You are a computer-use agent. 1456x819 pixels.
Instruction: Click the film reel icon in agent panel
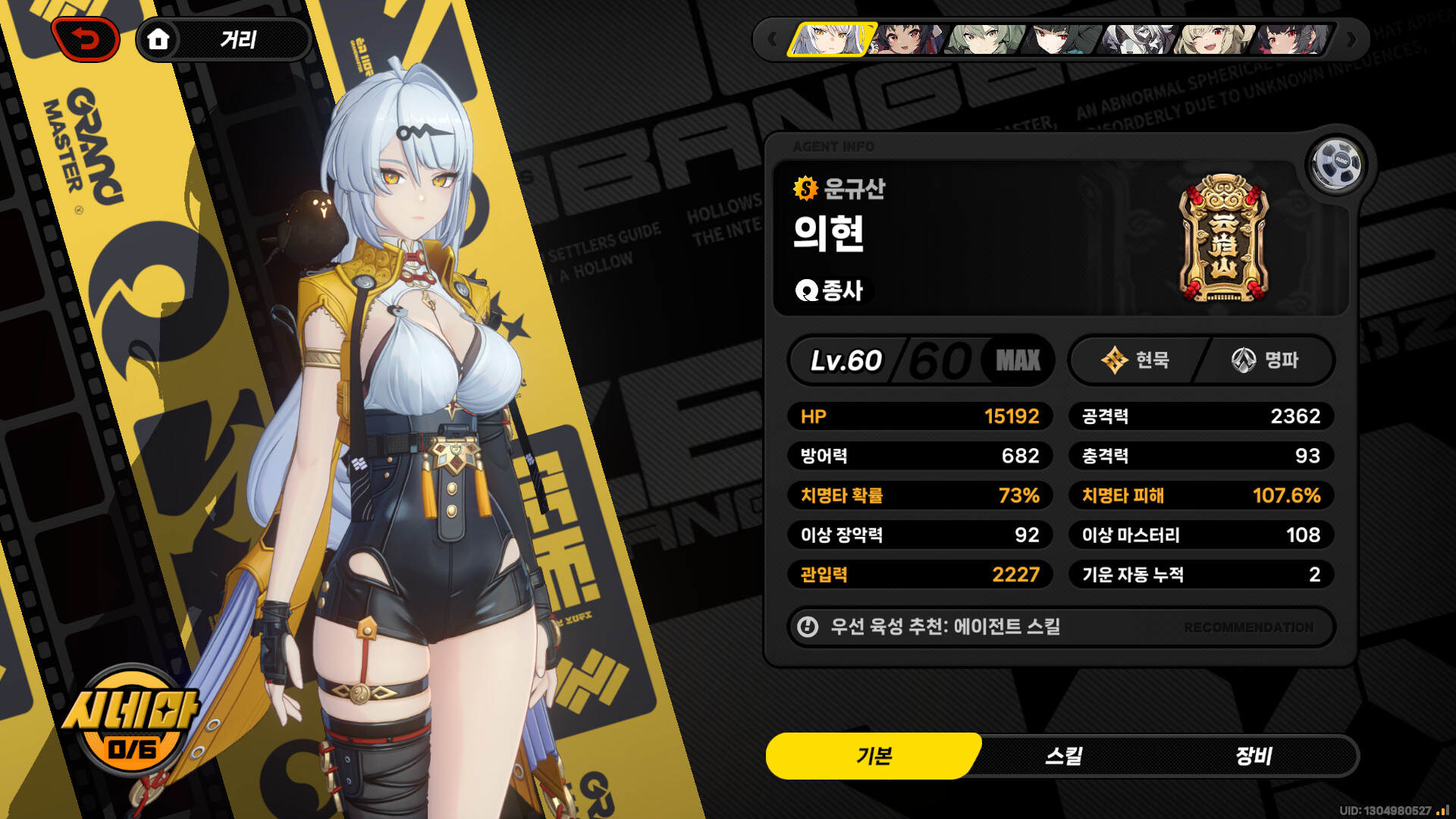pos(1336,163)
